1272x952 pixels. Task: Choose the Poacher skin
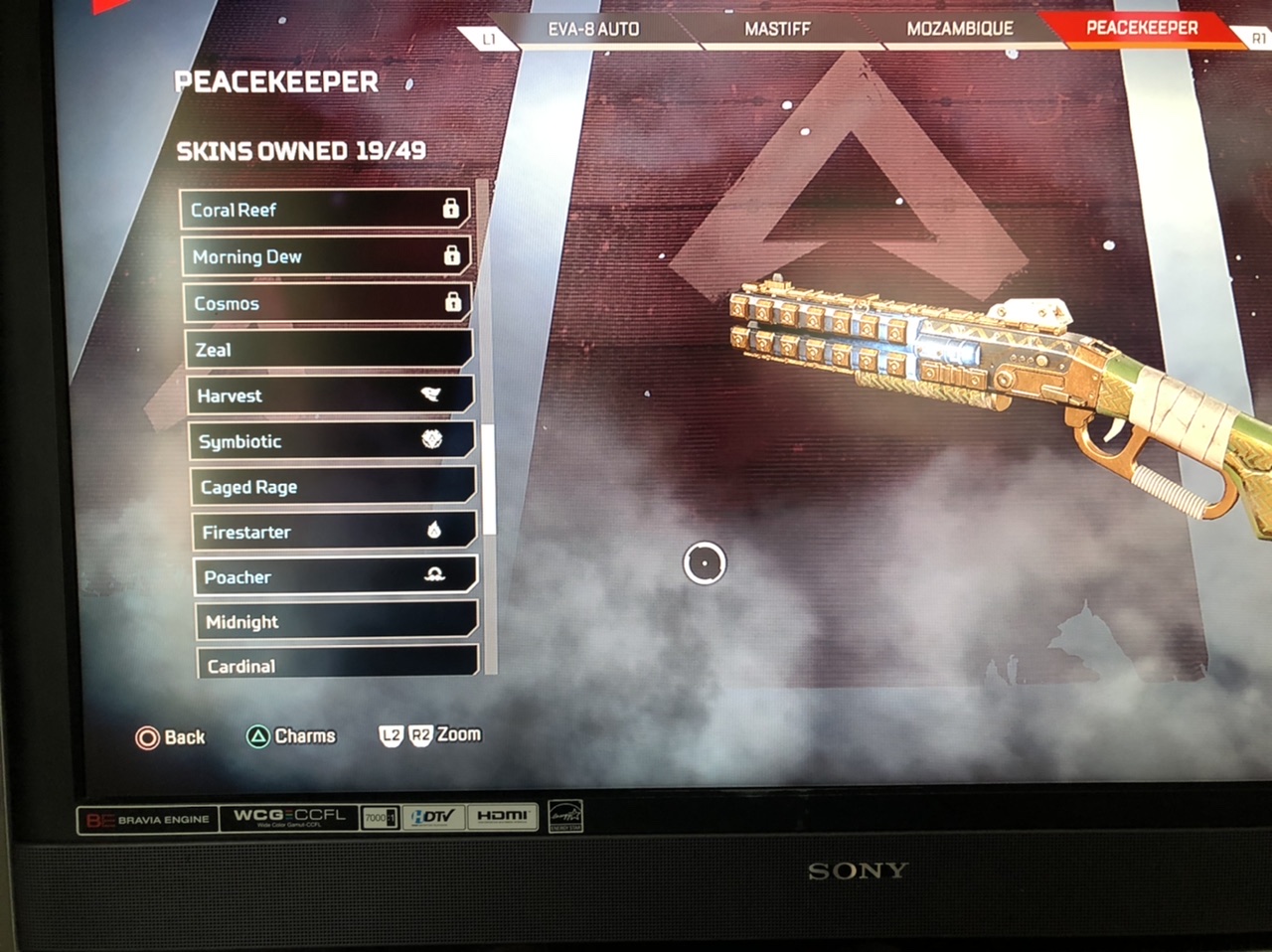click(x=335, y=576)
